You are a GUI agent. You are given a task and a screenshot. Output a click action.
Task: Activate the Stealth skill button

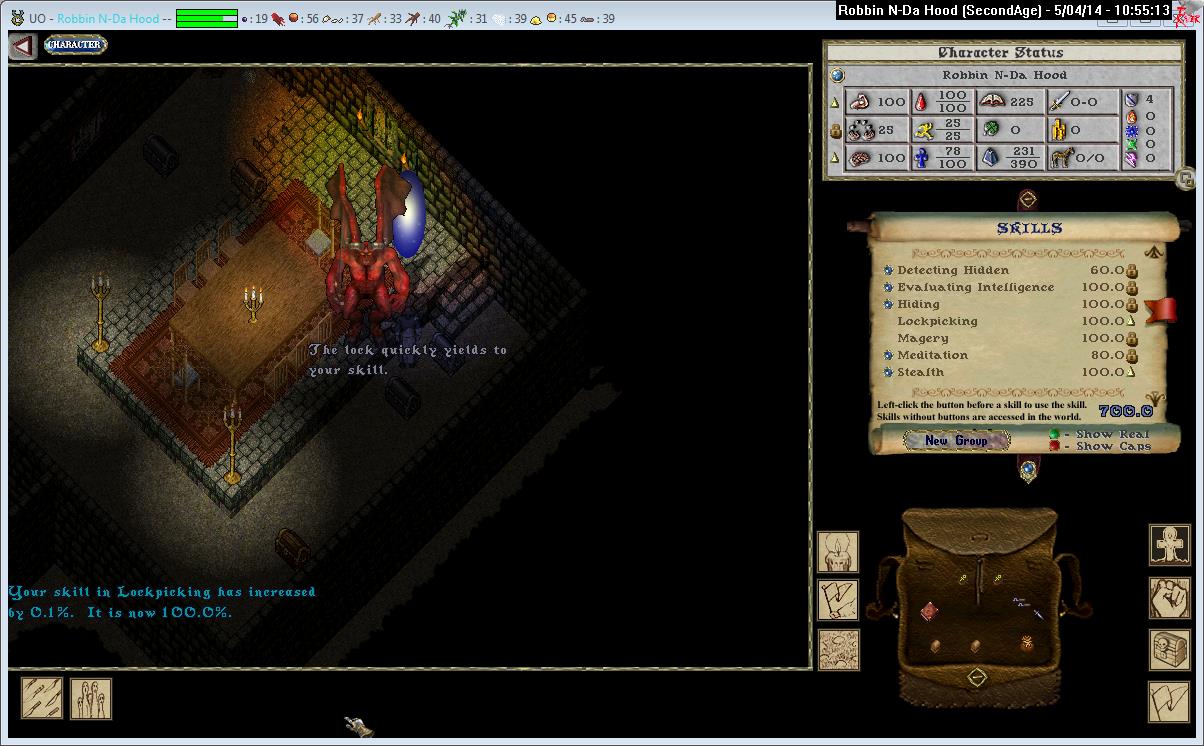pos(888,372)
